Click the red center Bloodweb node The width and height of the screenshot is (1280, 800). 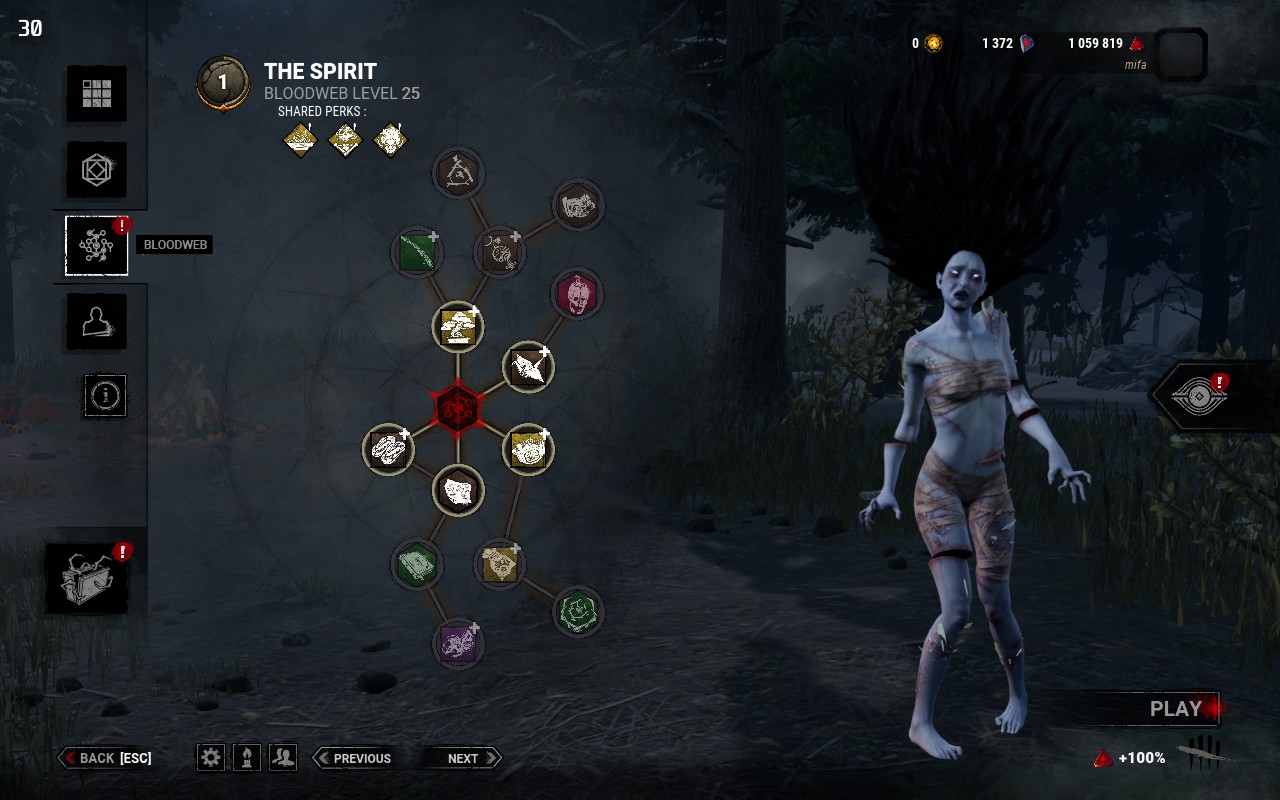[458, 408]
